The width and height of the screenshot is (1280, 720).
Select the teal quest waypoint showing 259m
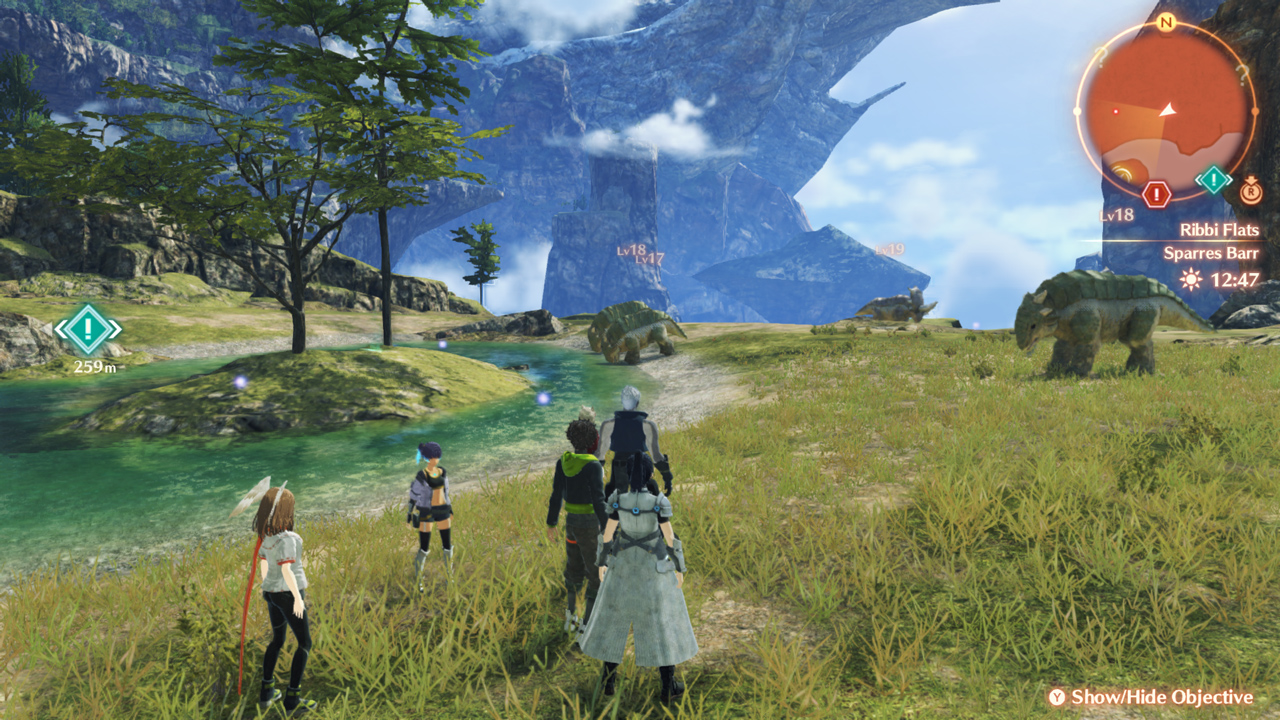tap(88, 329)
